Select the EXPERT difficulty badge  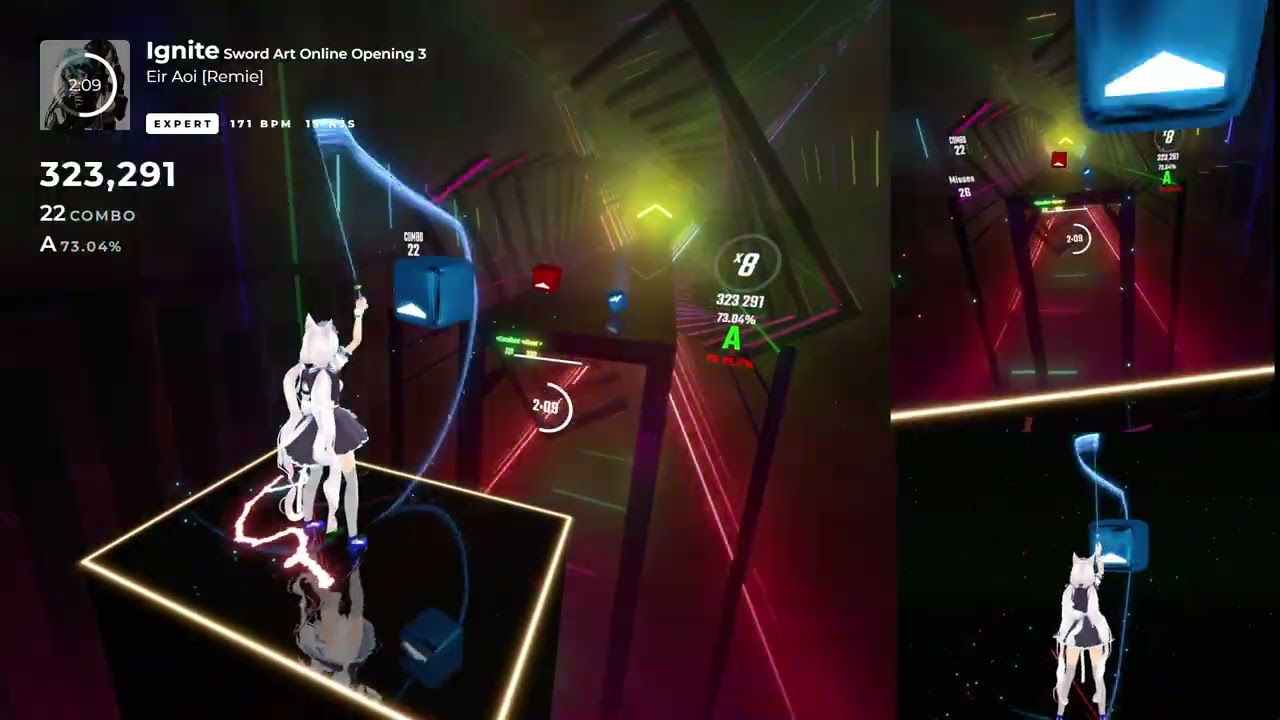(x=182, y=124)
